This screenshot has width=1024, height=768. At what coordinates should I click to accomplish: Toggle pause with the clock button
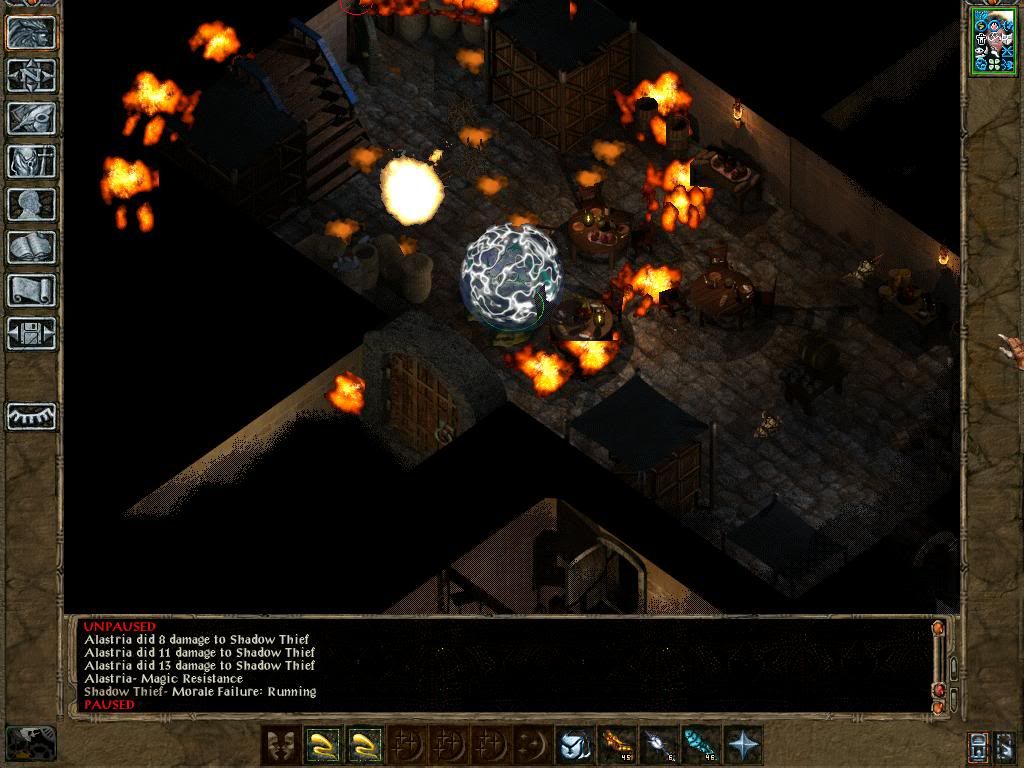pos(30,744)
